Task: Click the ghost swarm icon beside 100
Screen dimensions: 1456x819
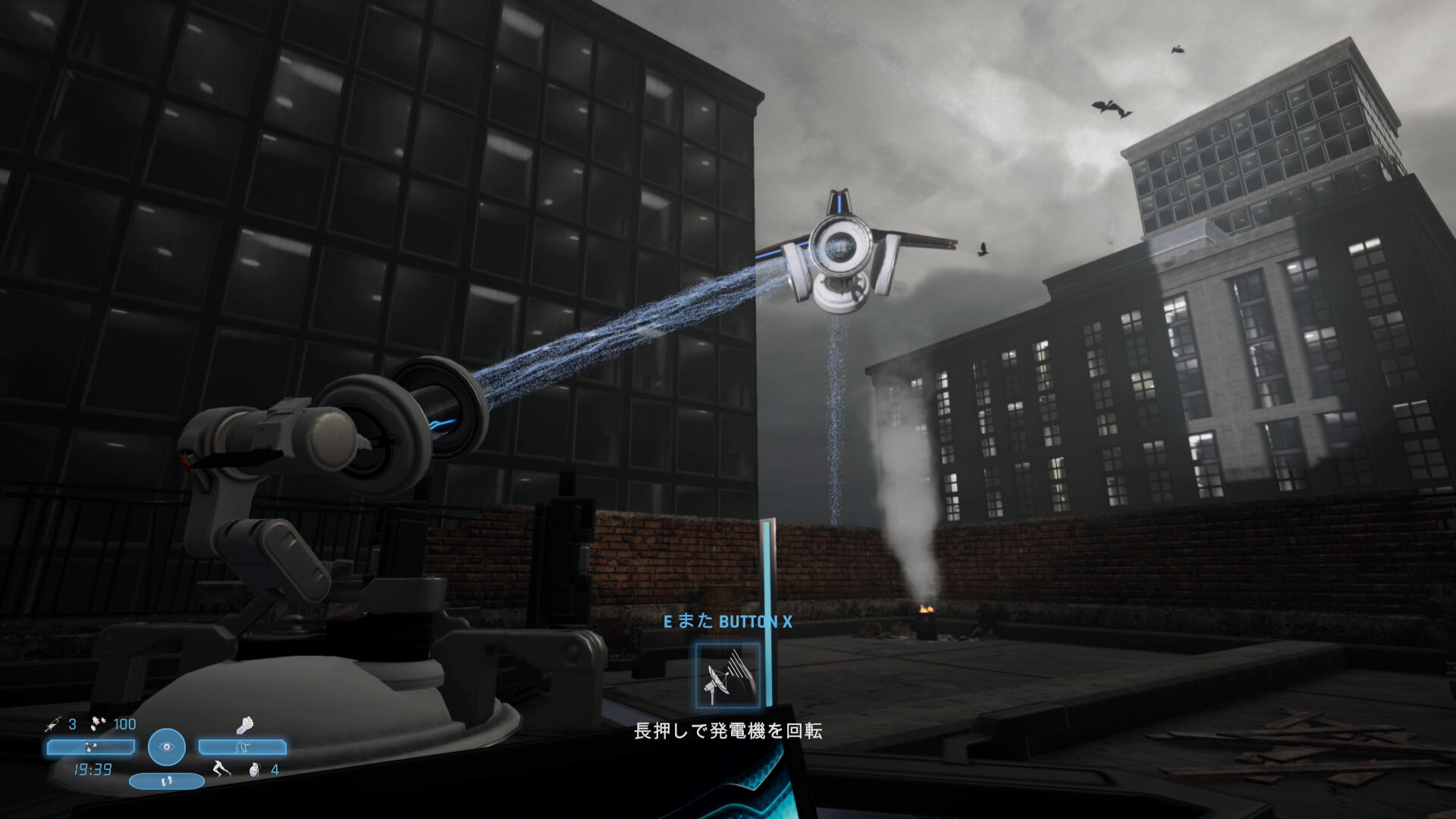Action: pos(99,724)
